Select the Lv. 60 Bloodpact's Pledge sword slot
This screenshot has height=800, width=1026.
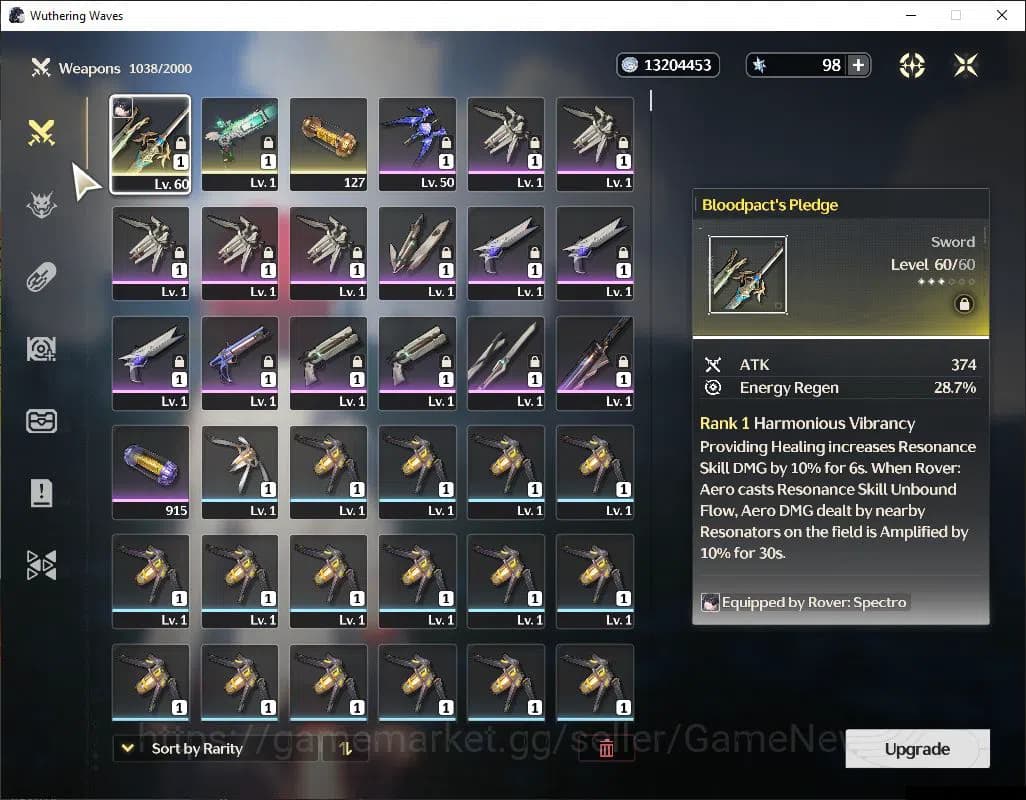coord(150,144)
